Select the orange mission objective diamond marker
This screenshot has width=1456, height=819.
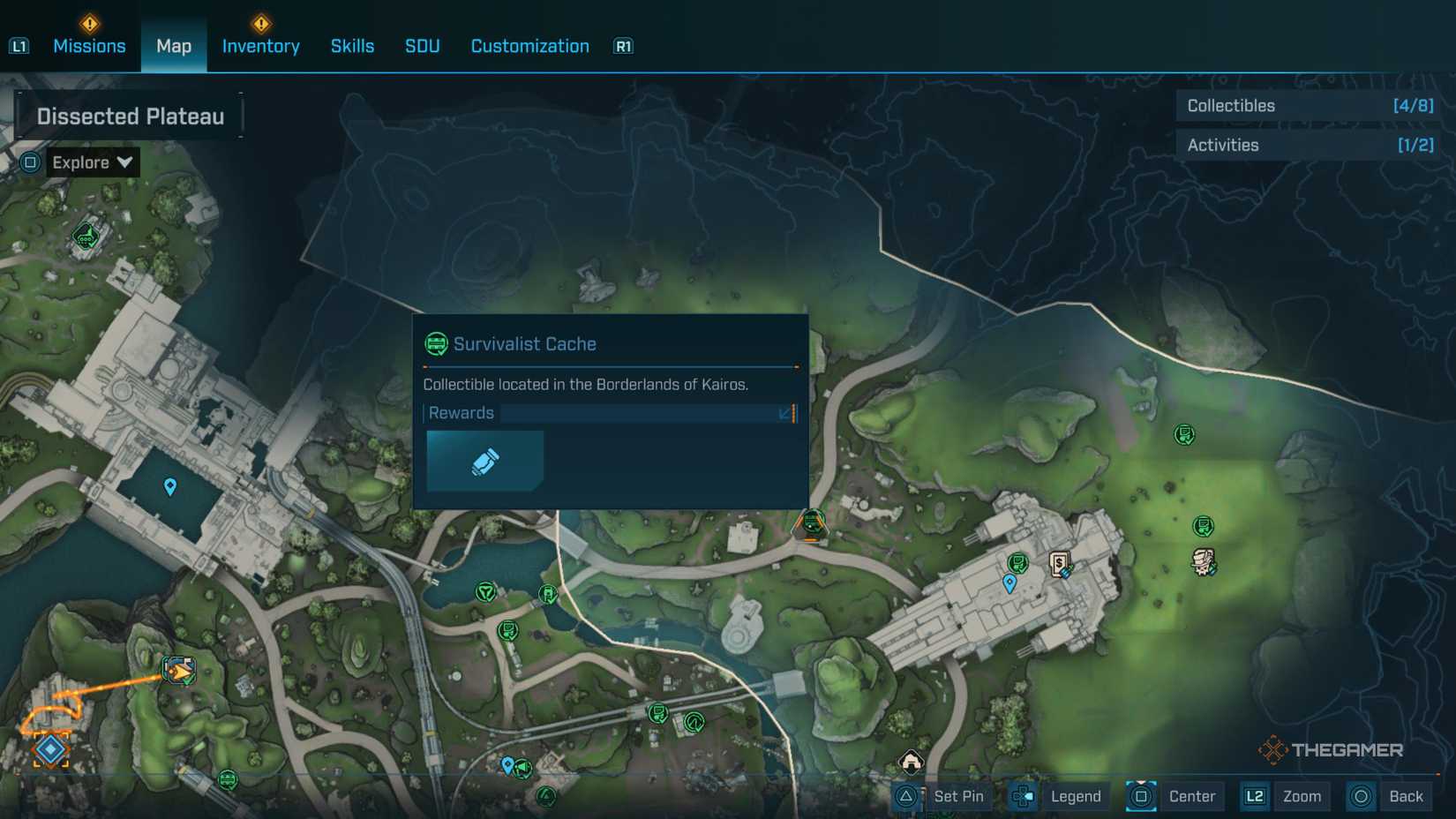point(50,749)
